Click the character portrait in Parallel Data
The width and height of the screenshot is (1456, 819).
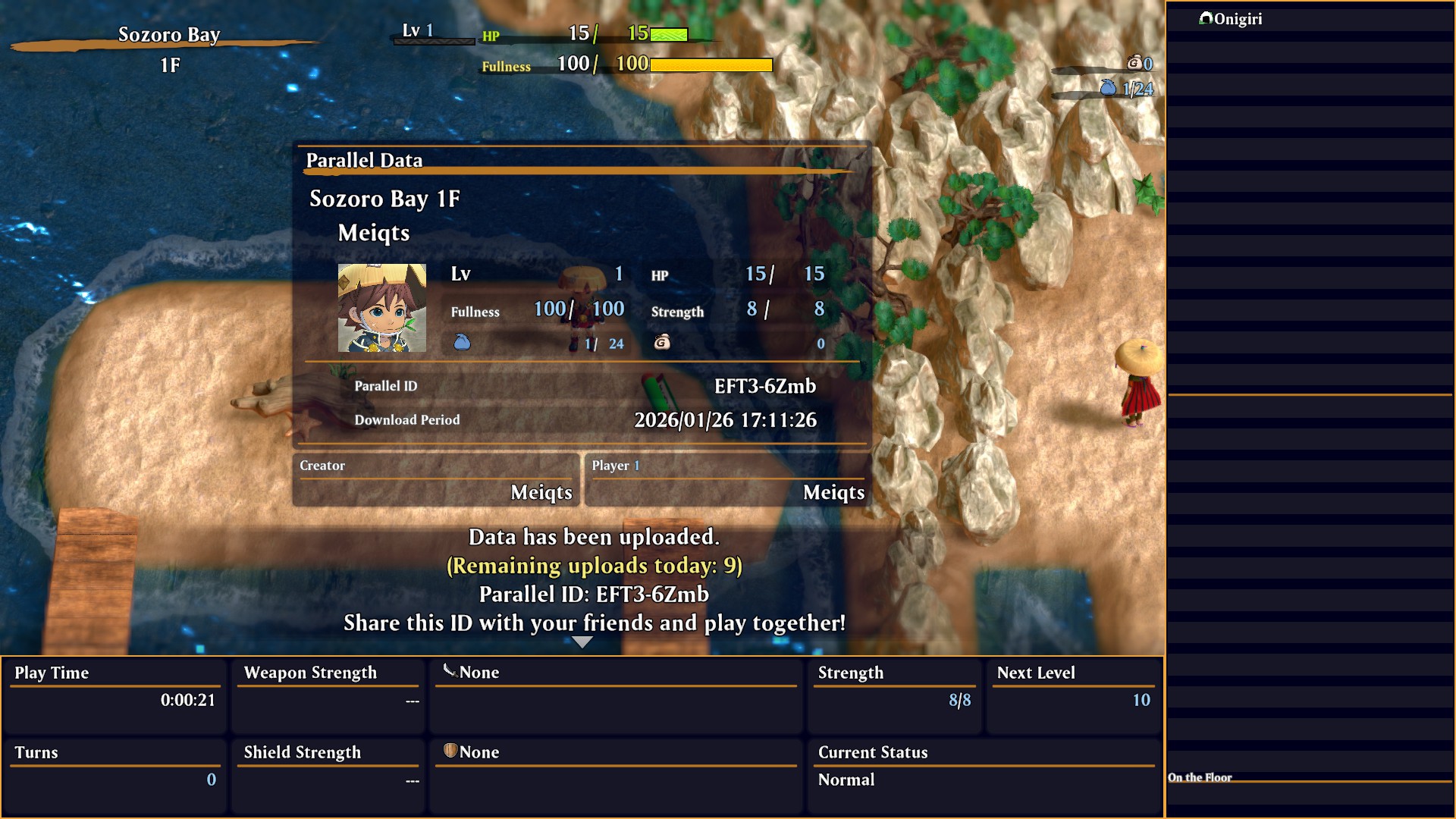coord(381,308)
